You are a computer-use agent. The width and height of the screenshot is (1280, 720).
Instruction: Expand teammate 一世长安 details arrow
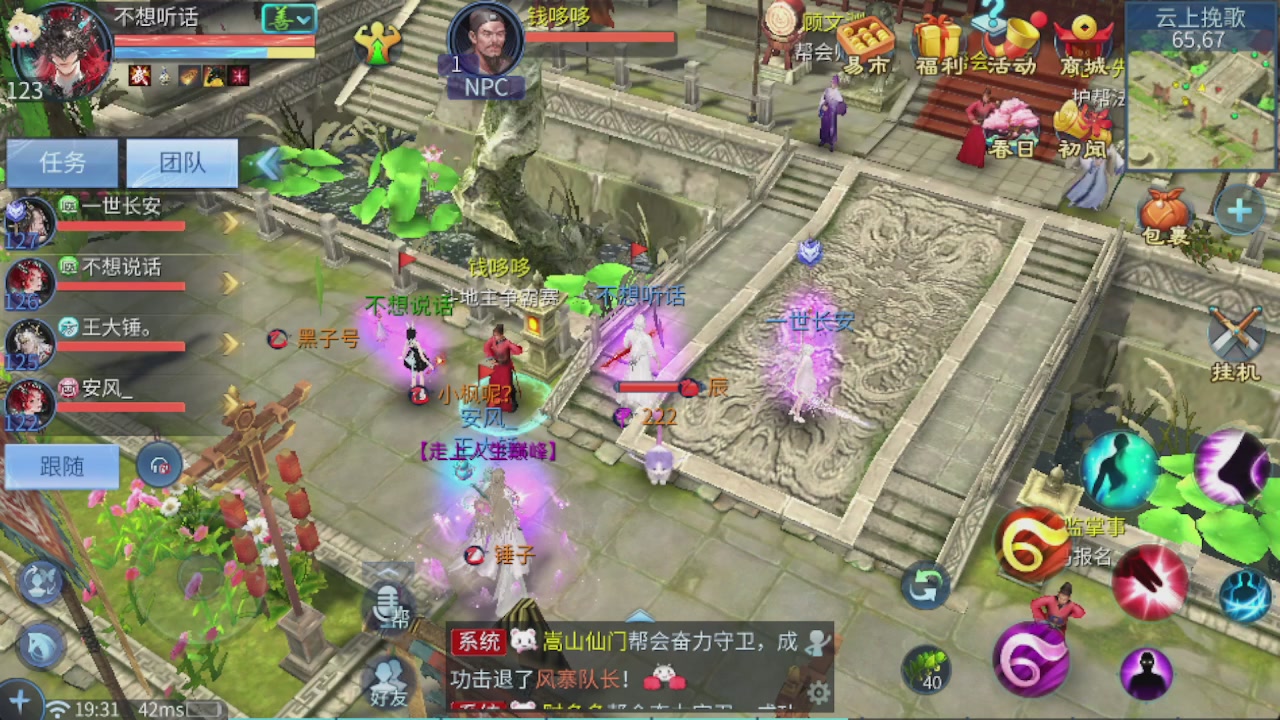click(228, 222)
